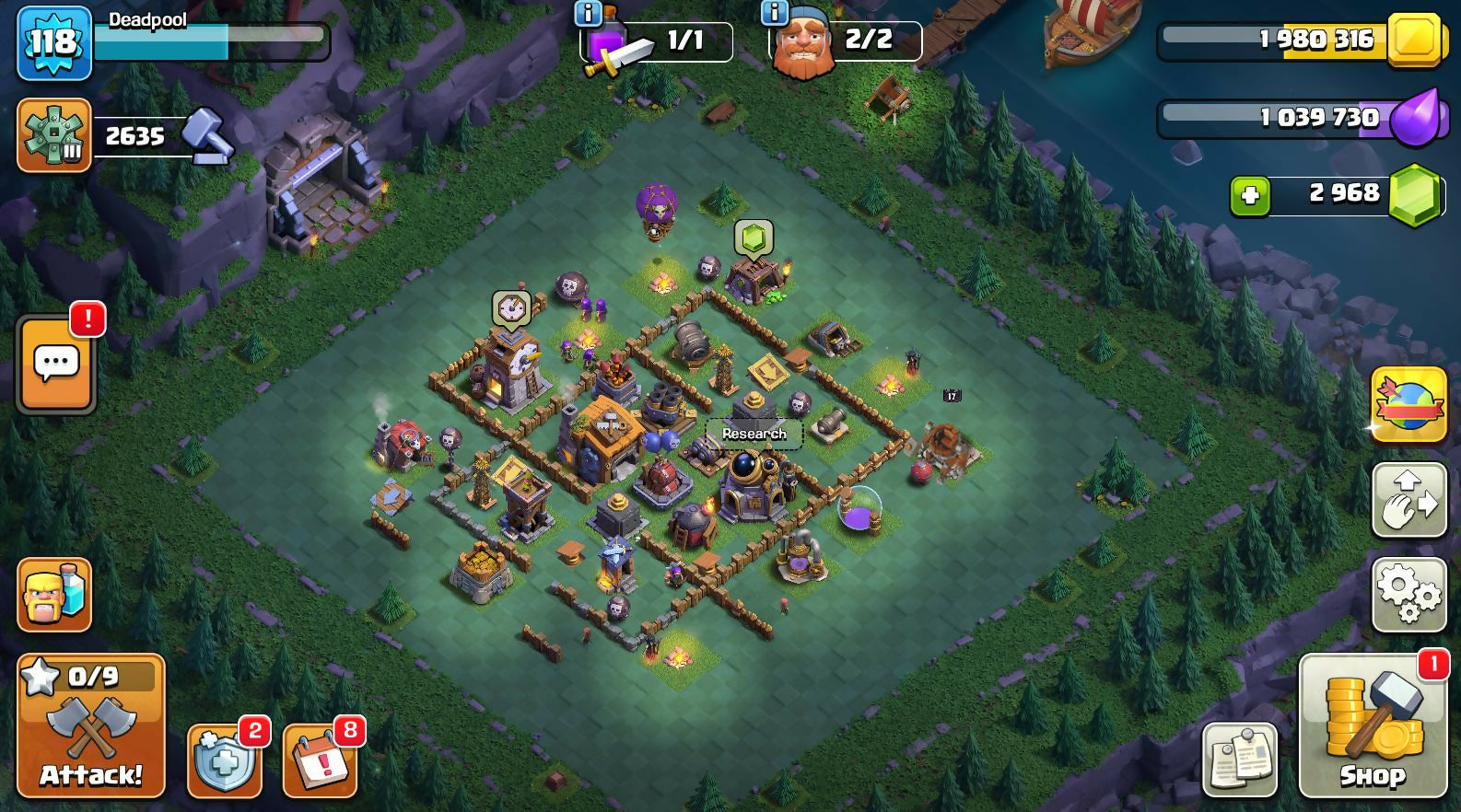The image size is (1461, 812).
Task: Open the globe and arrow button
Action: tap(1408, 404)
